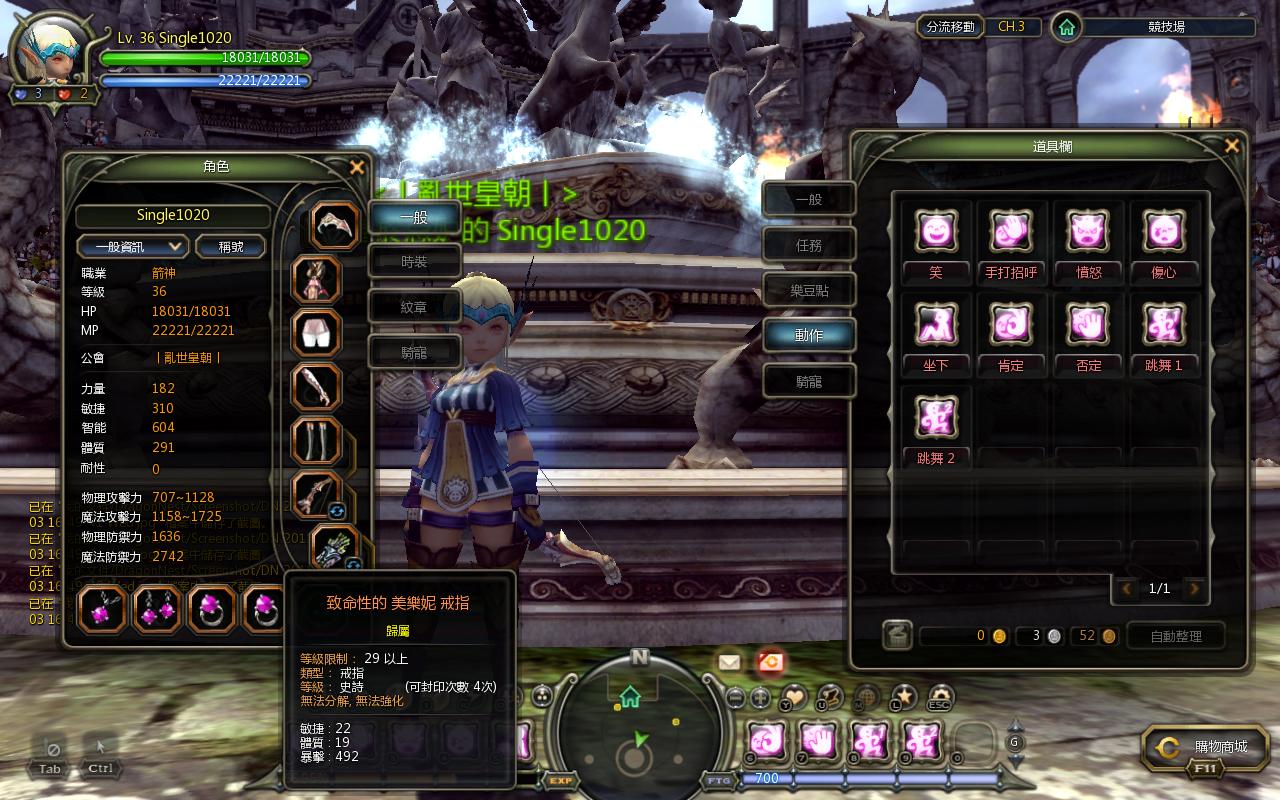
Task: Close the 角色 character window
Action: click(356, 168)
